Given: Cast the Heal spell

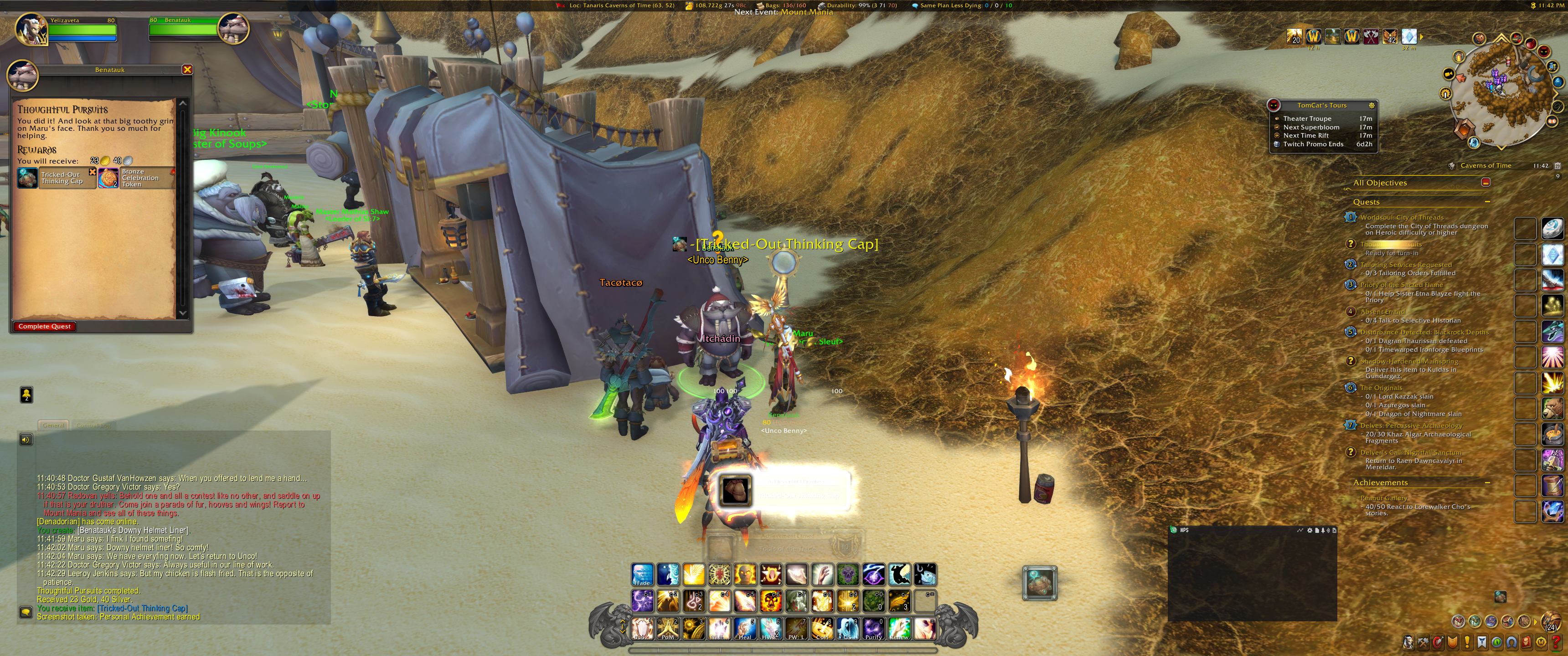Looking at the screenshot, I should coord(744,628).
